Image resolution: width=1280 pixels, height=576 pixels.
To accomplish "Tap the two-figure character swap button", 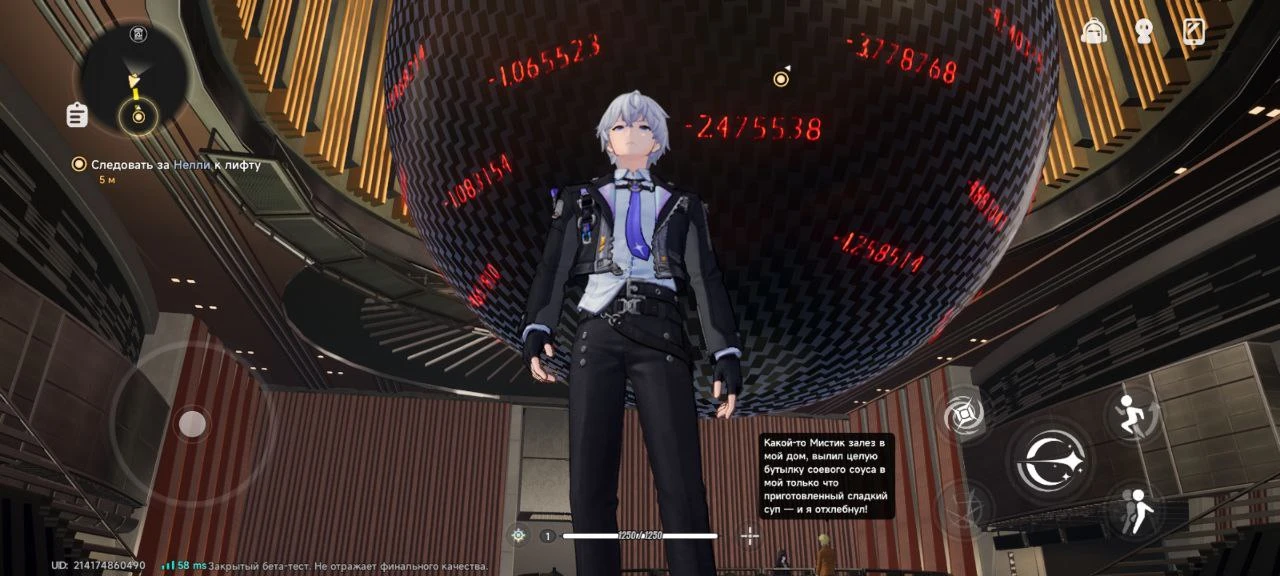I will coord(1134,511).
